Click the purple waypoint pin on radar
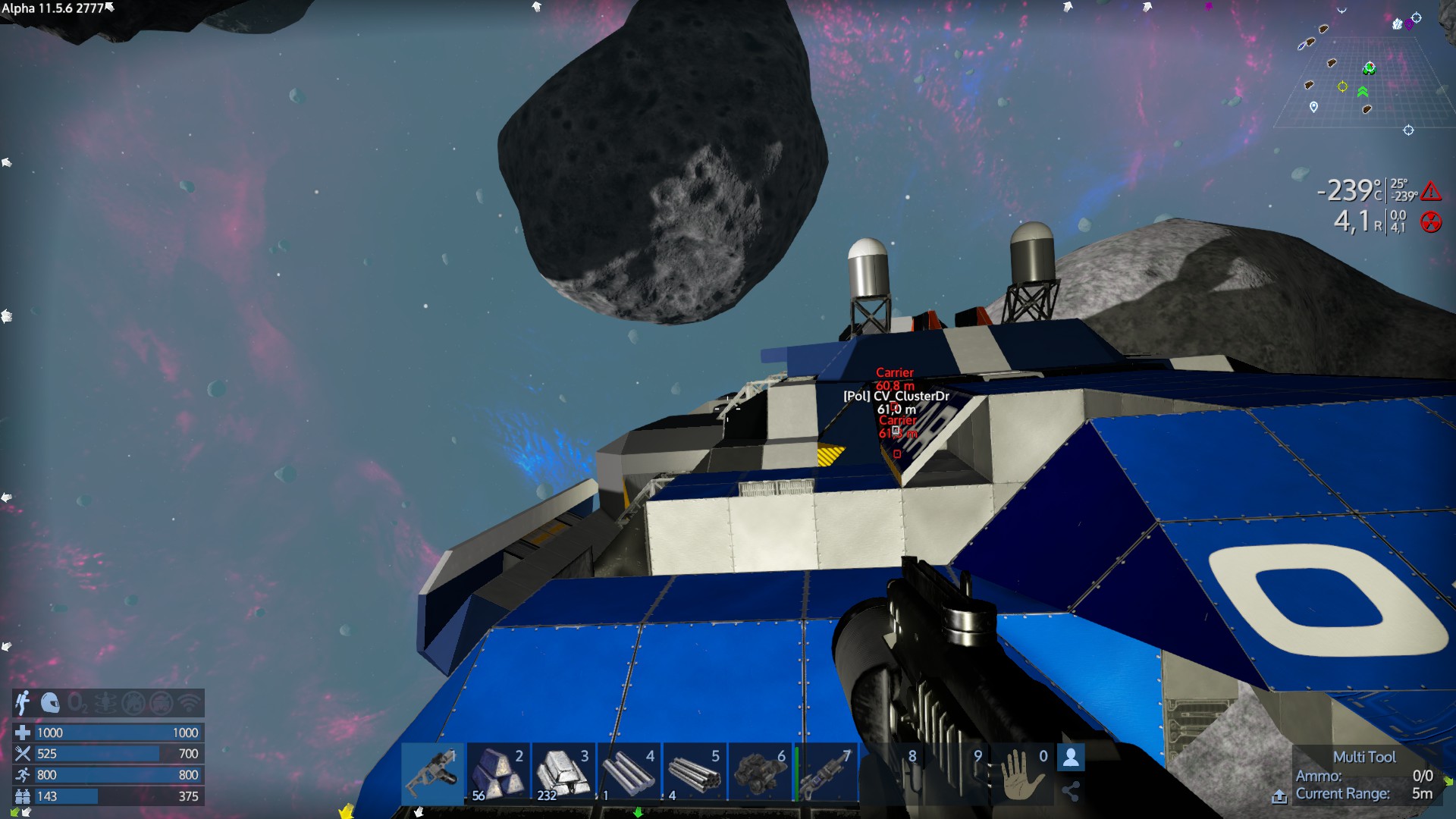This screenshot has width=1456, height=819. point(1409,24)
